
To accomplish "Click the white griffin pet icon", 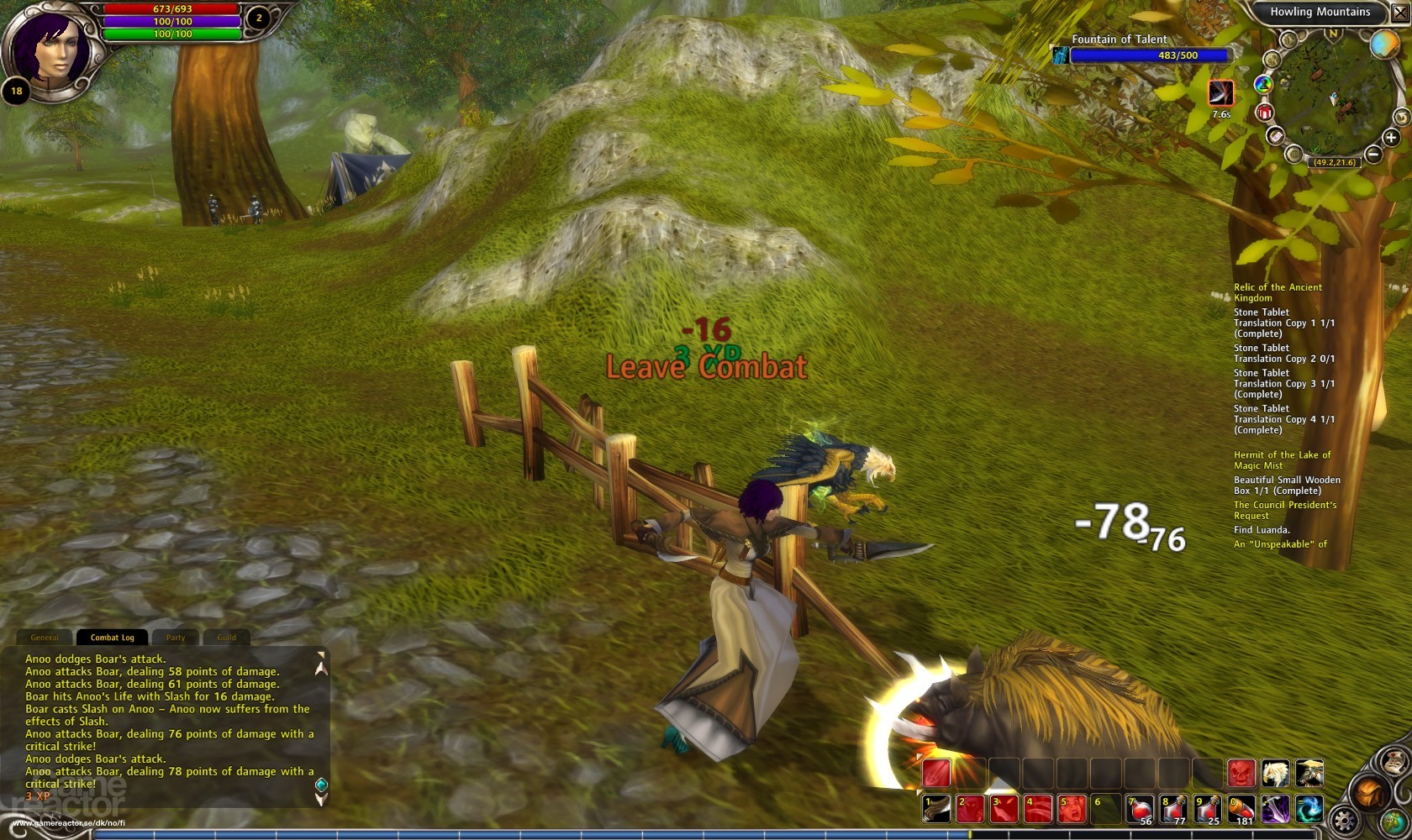I will 1275,773.
